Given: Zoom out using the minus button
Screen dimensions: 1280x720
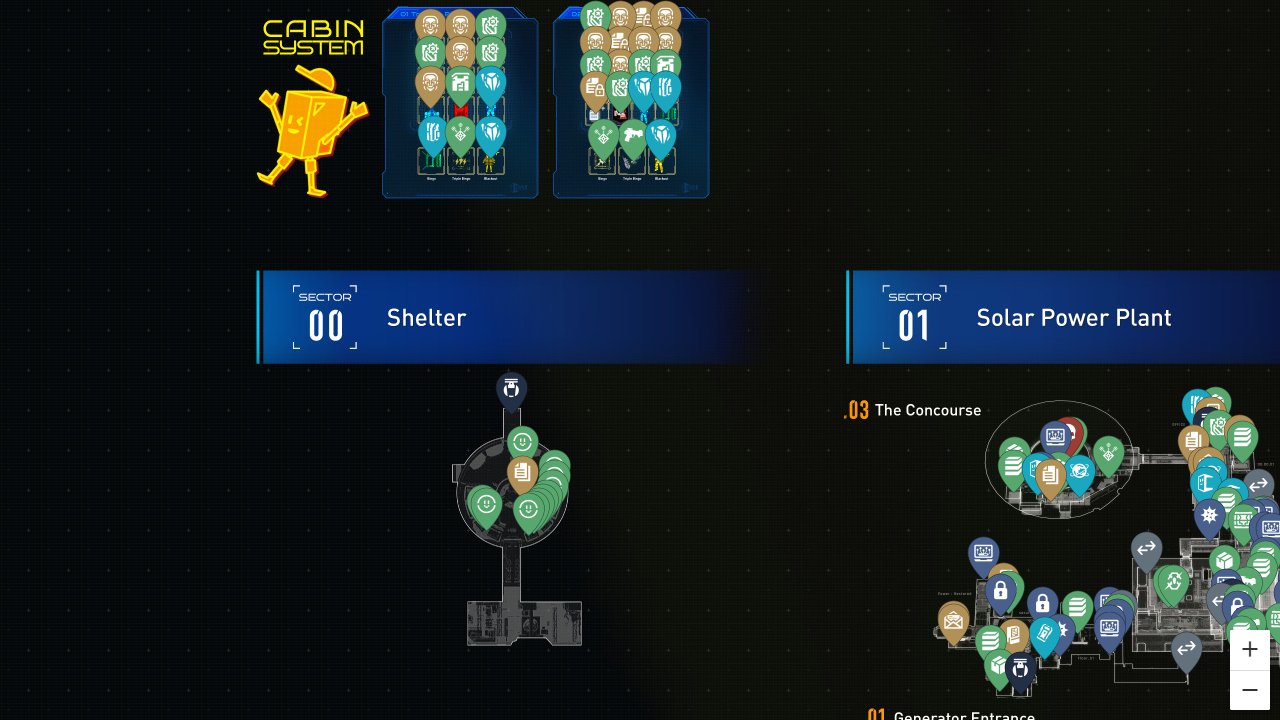Looking at the screenshot, I should [x=1250, y=689].
